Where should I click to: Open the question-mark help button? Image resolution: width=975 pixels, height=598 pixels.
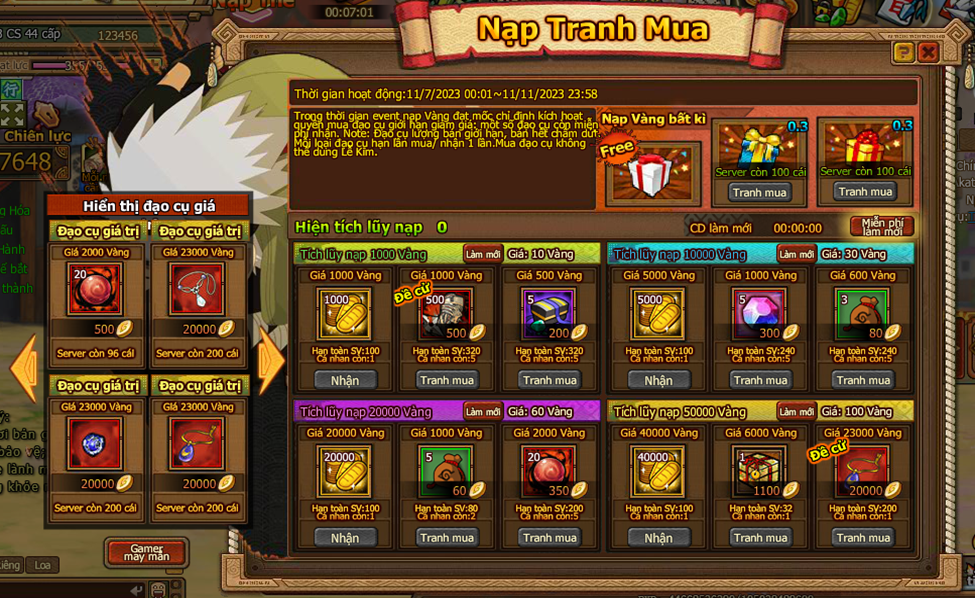[903, 52]
